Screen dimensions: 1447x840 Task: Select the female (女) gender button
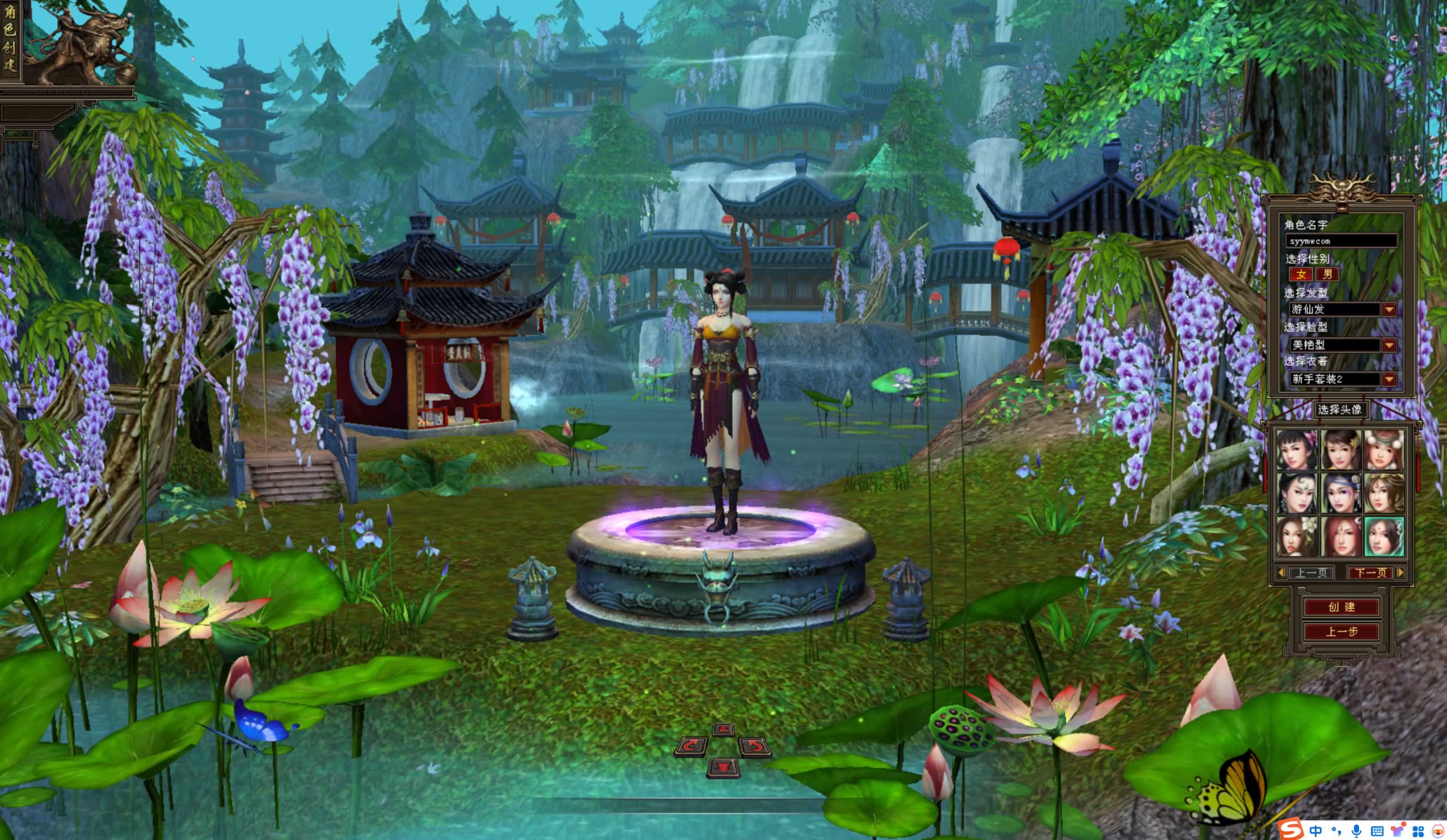tap(1302, 275)
